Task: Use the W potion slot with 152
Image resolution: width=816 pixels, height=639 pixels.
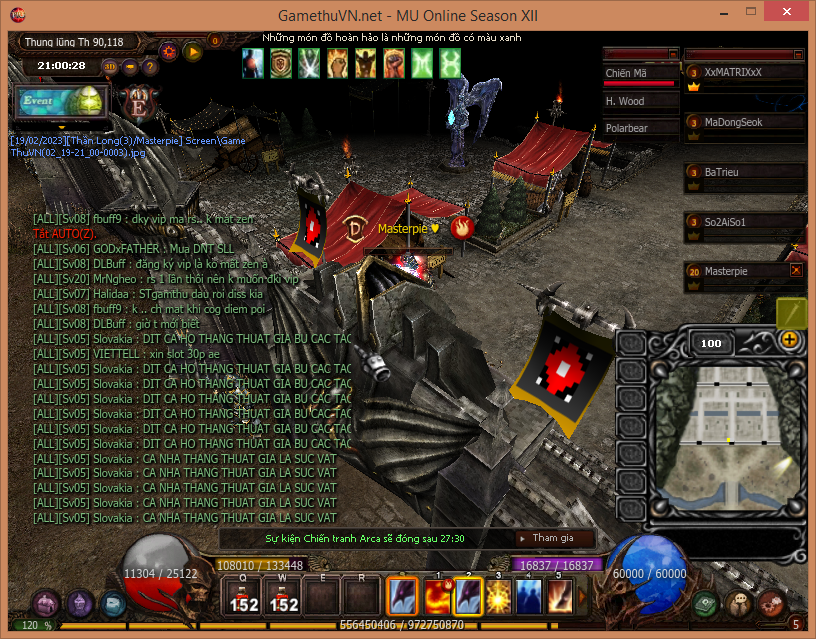Action: pos(284,597)
